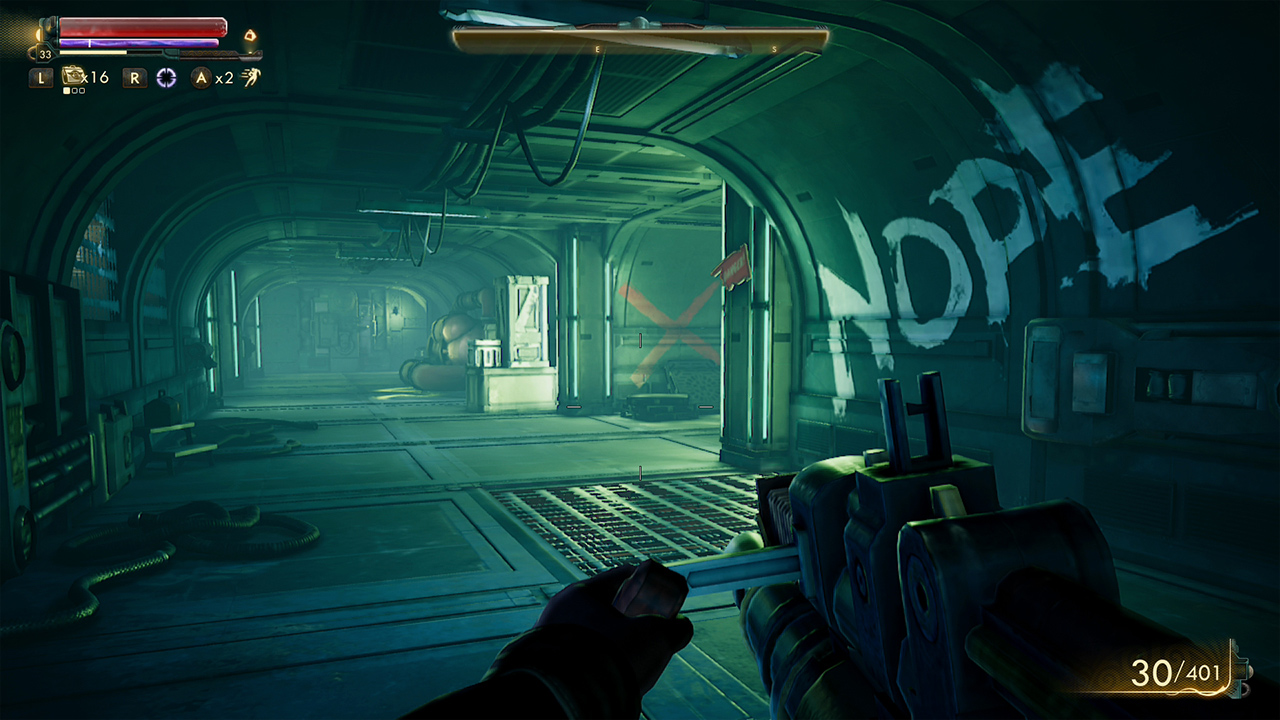The height and width of the screenshot is (720, 1280).
Task: Toggle the third empty pip indicator
Action: (81, 90)
